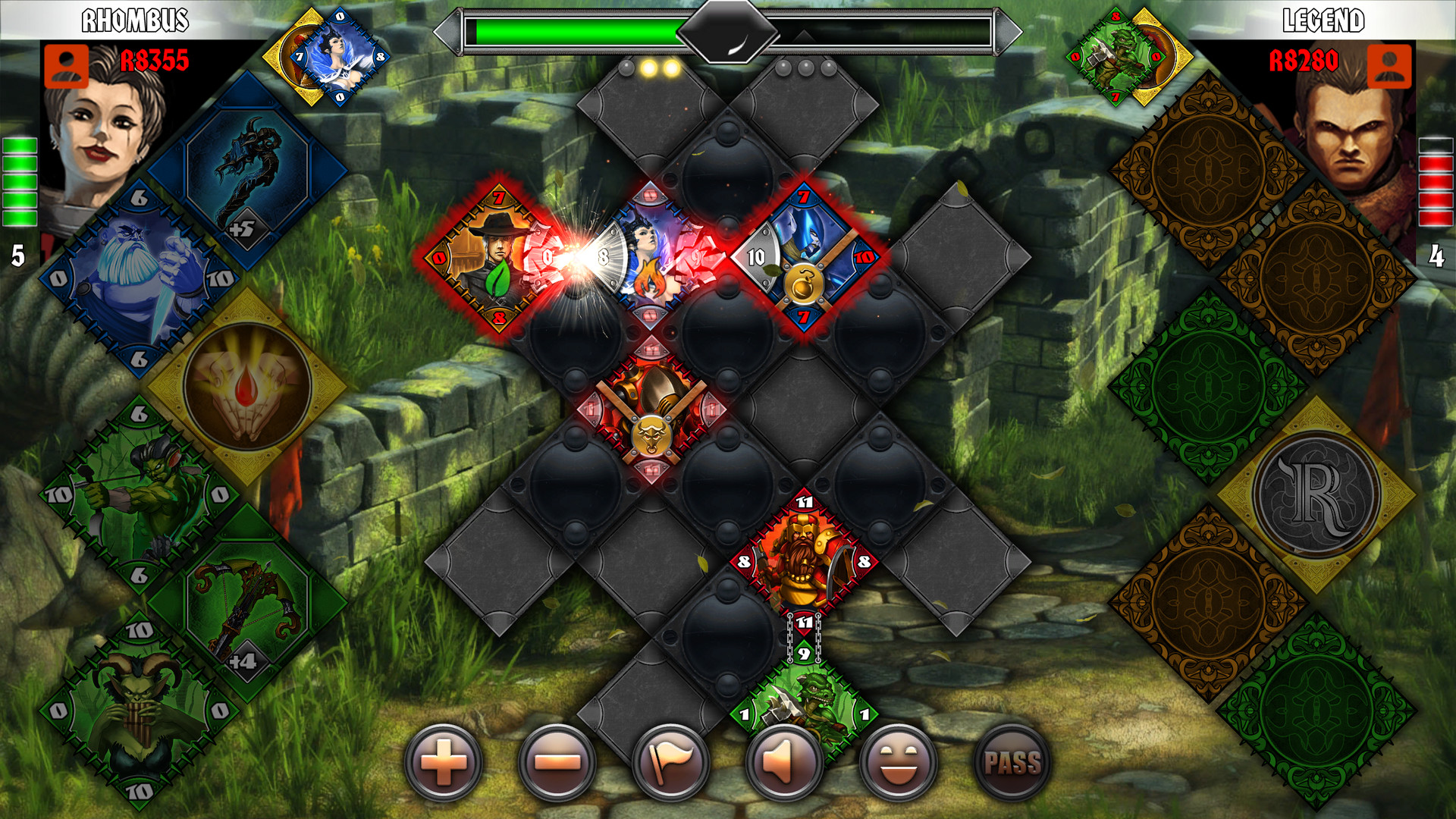
Task: Open Legend player profile icon
Action: click(1389, 66)
